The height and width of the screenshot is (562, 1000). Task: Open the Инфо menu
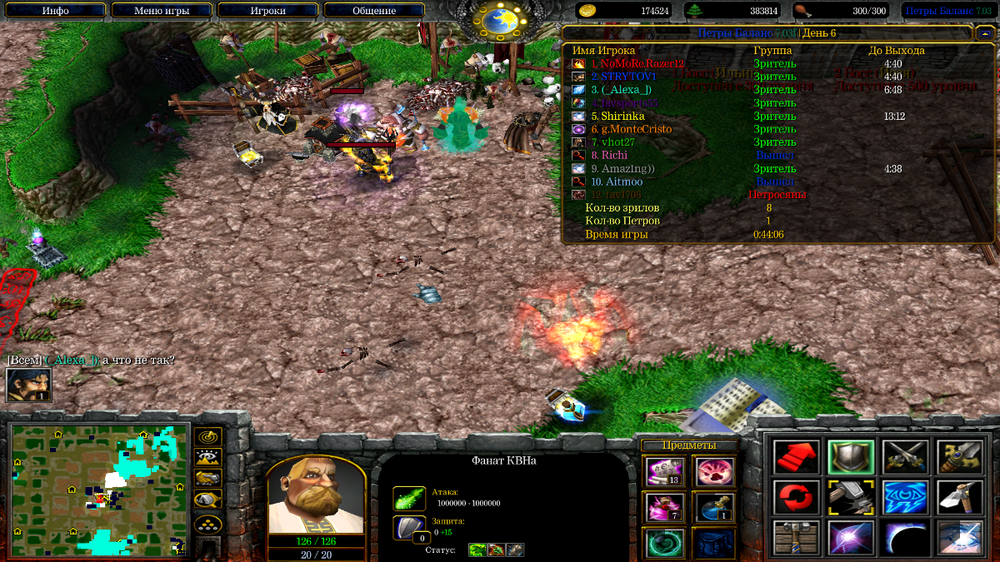pyautogui.click(x=56, y=10)
